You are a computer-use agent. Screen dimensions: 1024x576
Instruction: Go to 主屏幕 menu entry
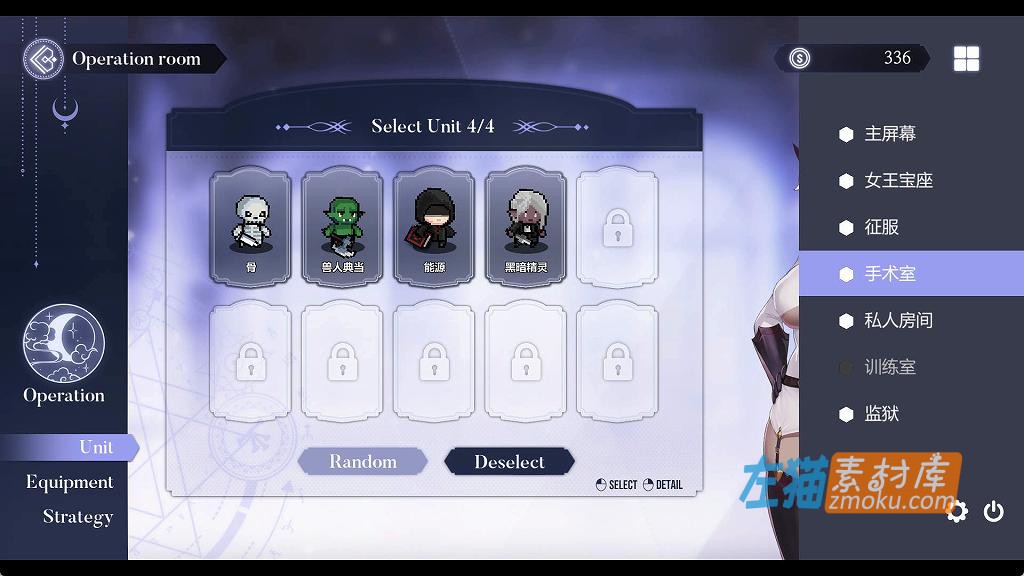(x=889, y=134)
